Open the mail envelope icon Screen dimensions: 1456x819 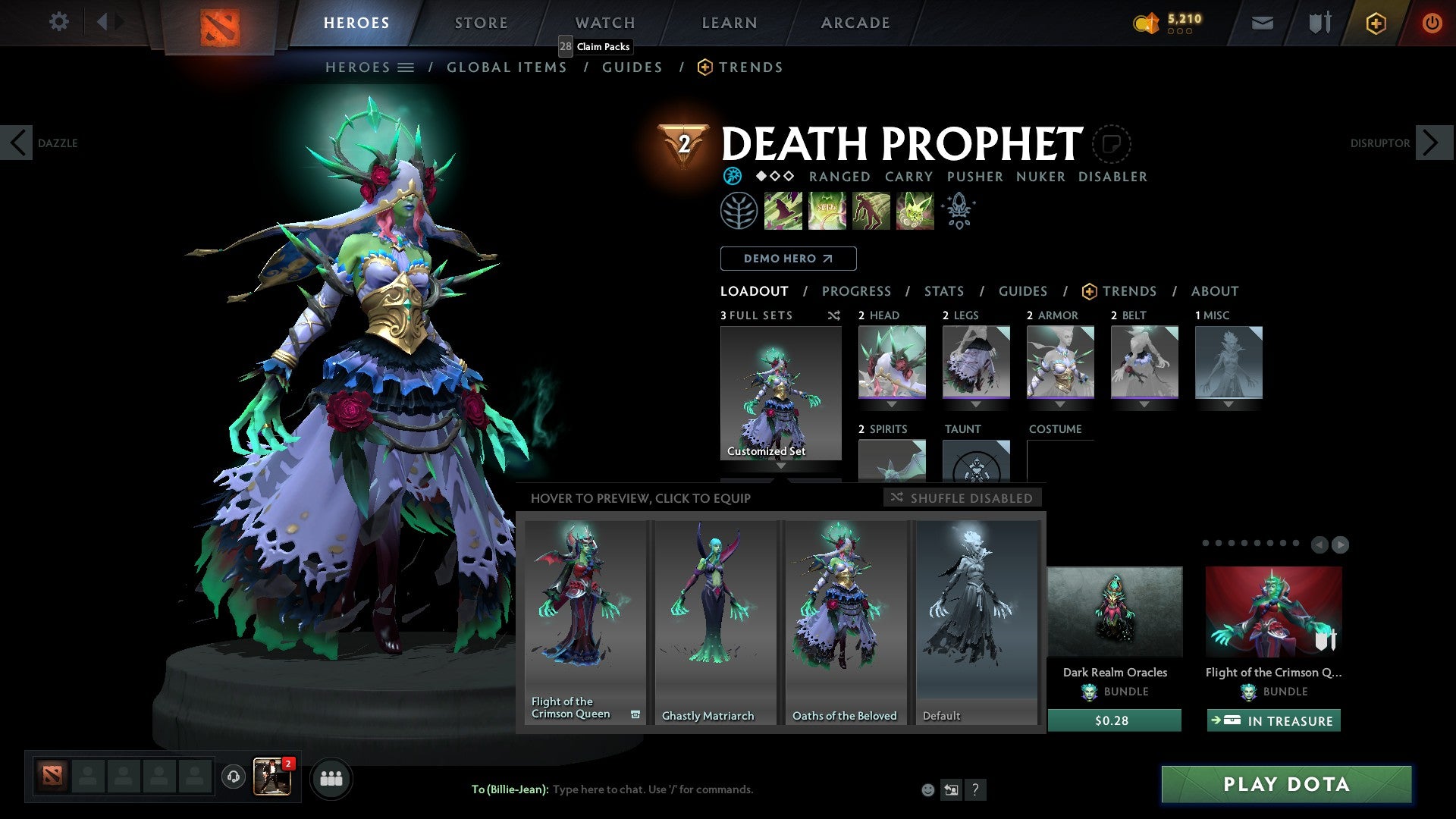pyautogui.click(x=1263, y=22)
